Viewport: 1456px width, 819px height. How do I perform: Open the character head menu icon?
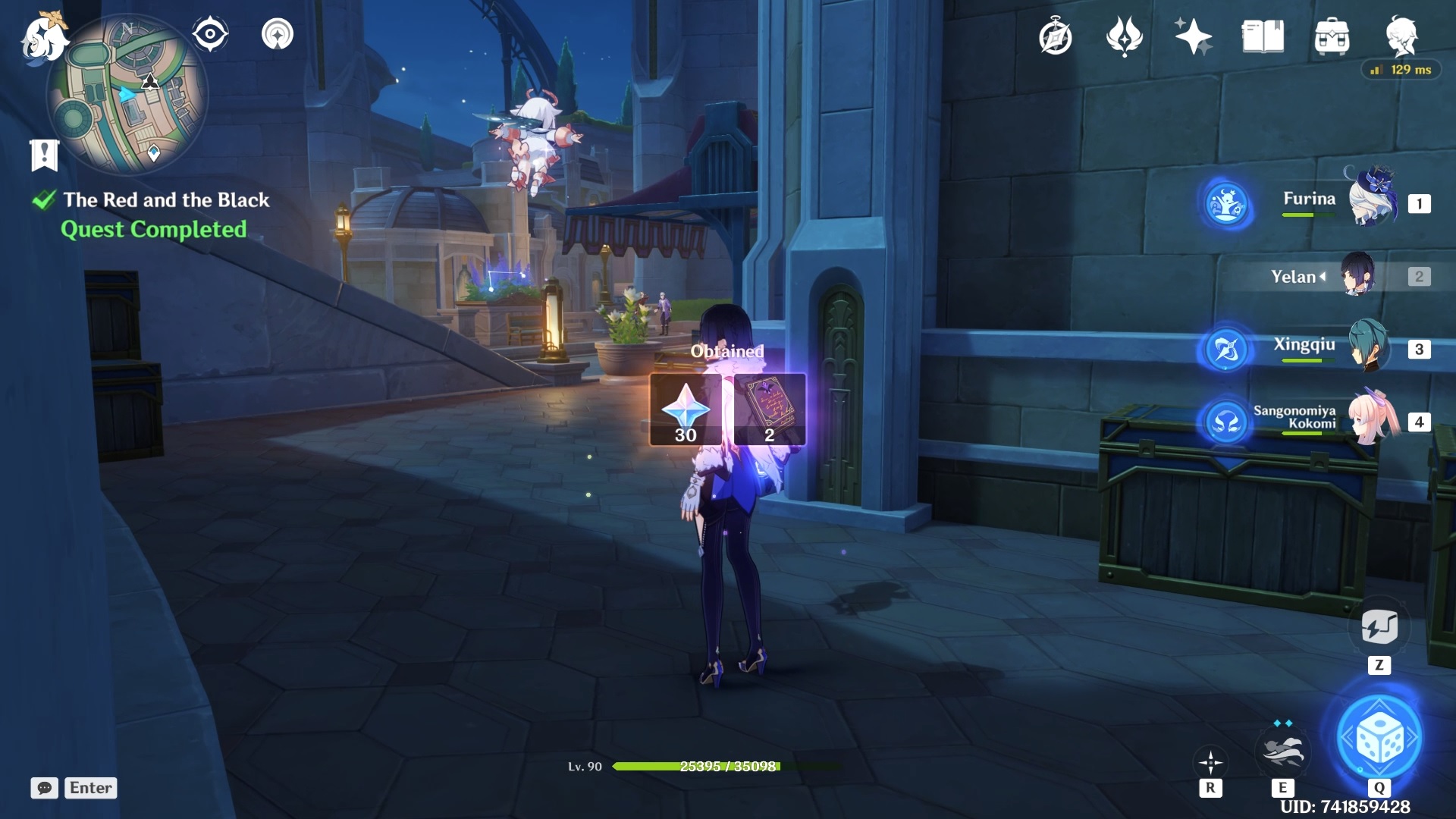1401,35
